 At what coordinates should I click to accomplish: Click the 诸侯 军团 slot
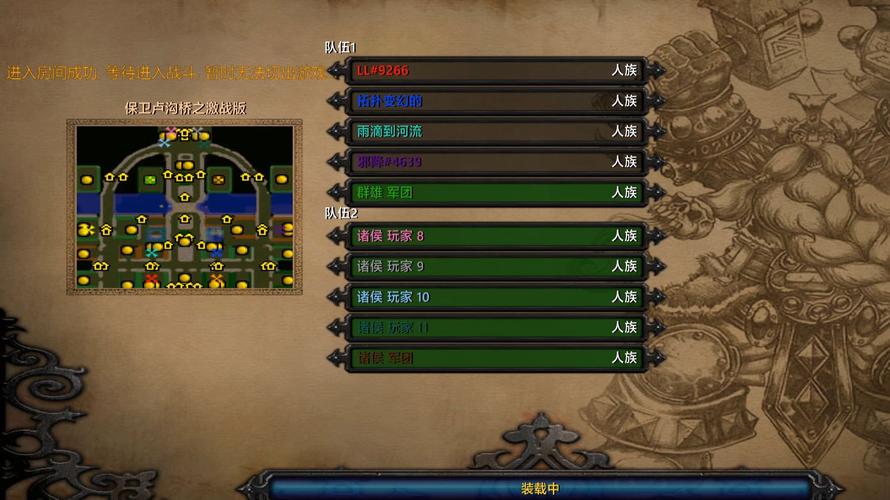point(496,357)
